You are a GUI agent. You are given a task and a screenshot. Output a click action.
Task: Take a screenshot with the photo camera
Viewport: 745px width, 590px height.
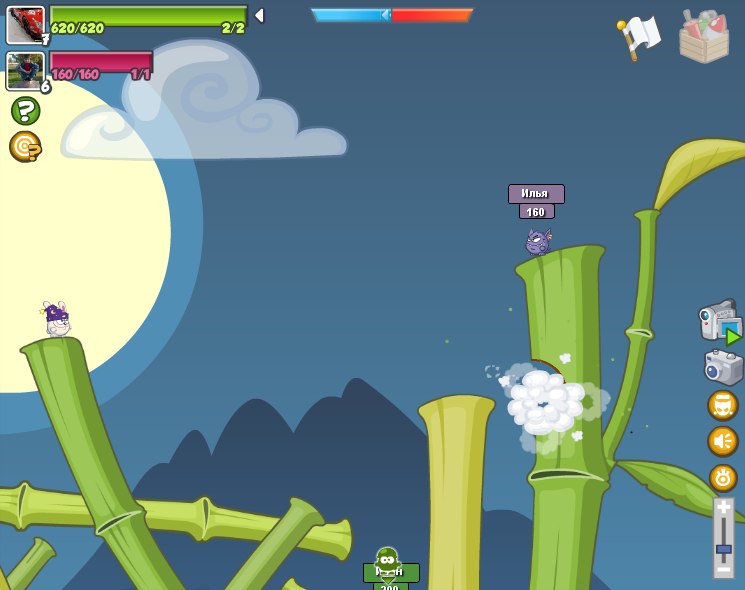pyautogui.click(x=722, y=367)
